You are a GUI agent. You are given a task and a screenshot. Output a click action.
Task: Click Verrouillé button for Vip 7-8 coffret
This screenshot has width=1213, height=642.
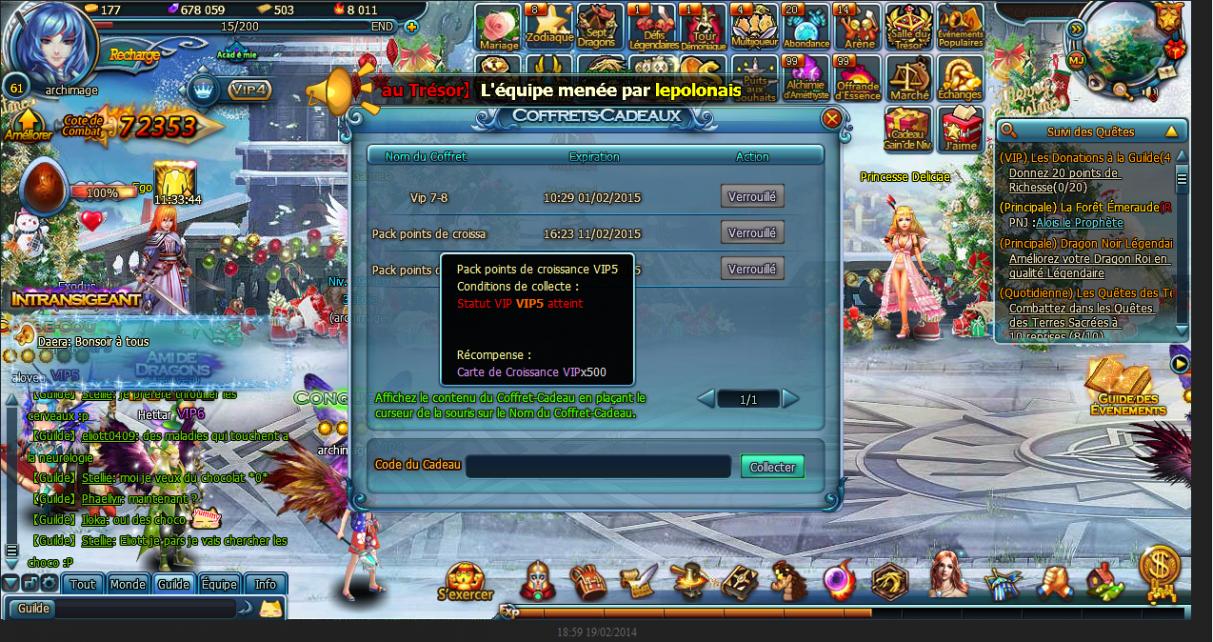752,197
